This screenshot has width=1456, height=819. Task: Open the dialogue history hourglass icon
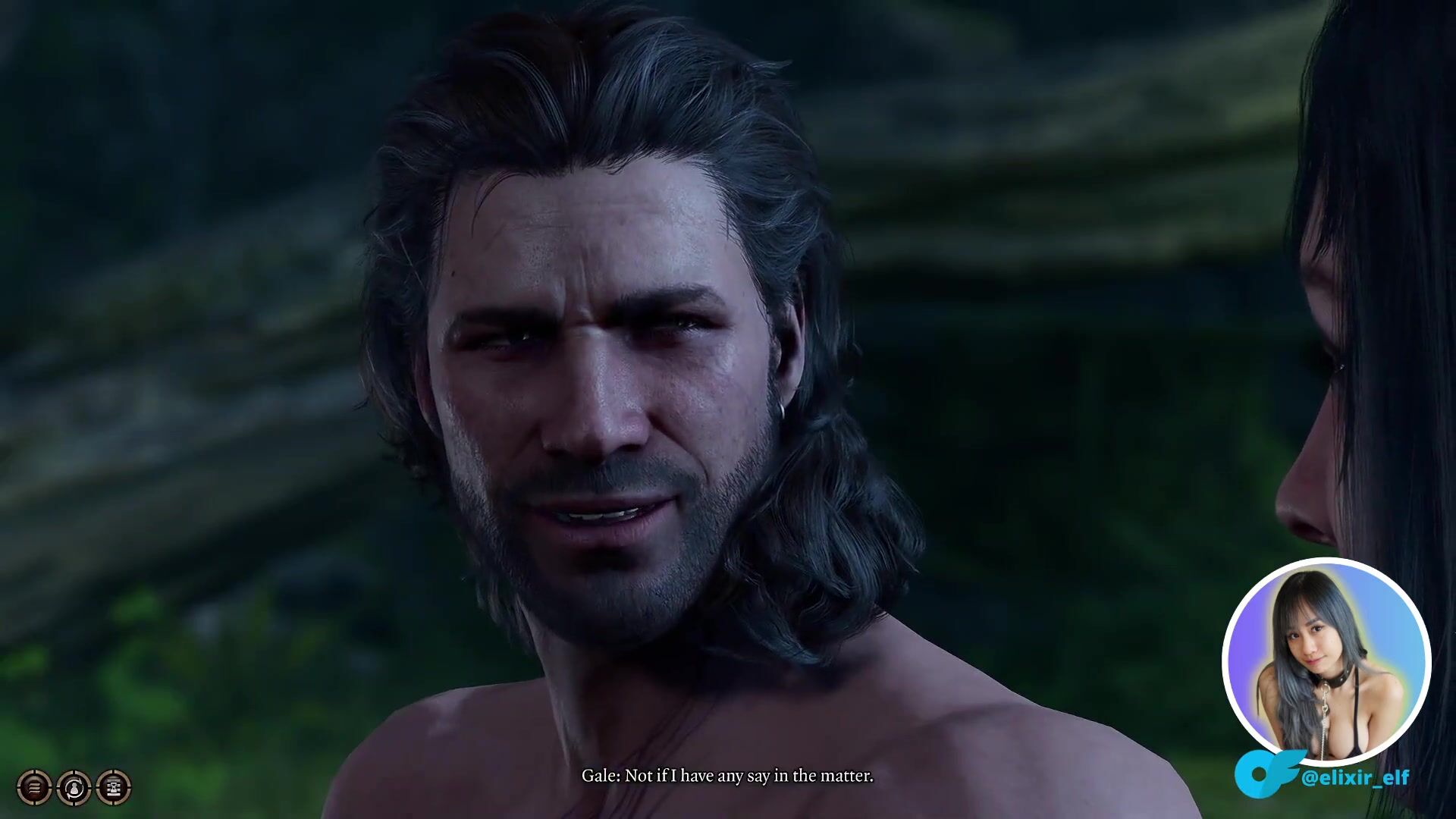point(114,788)
